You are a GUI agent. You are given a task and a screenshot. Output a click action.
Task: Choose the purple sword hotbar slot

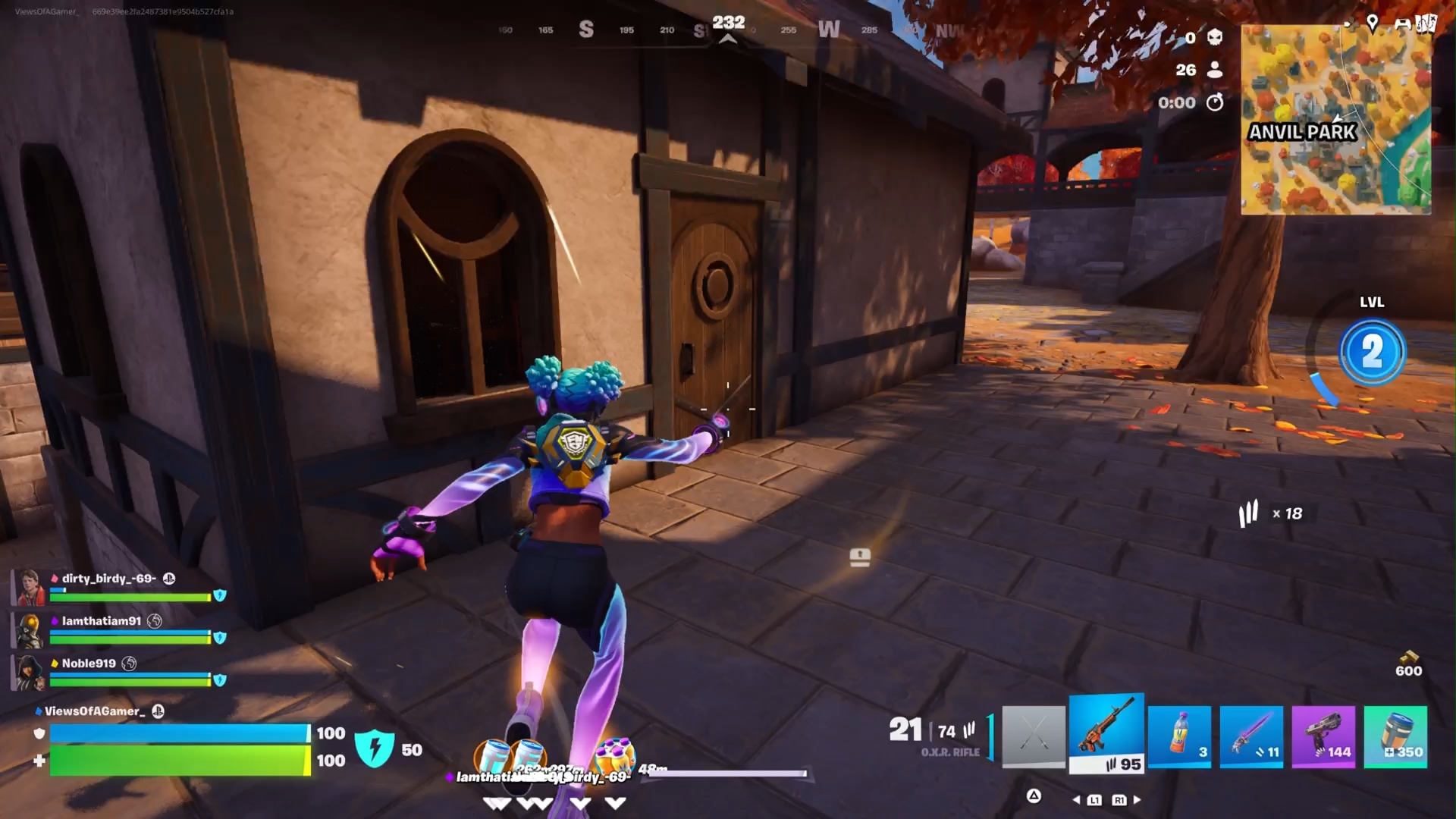[x=1251, y=736]
